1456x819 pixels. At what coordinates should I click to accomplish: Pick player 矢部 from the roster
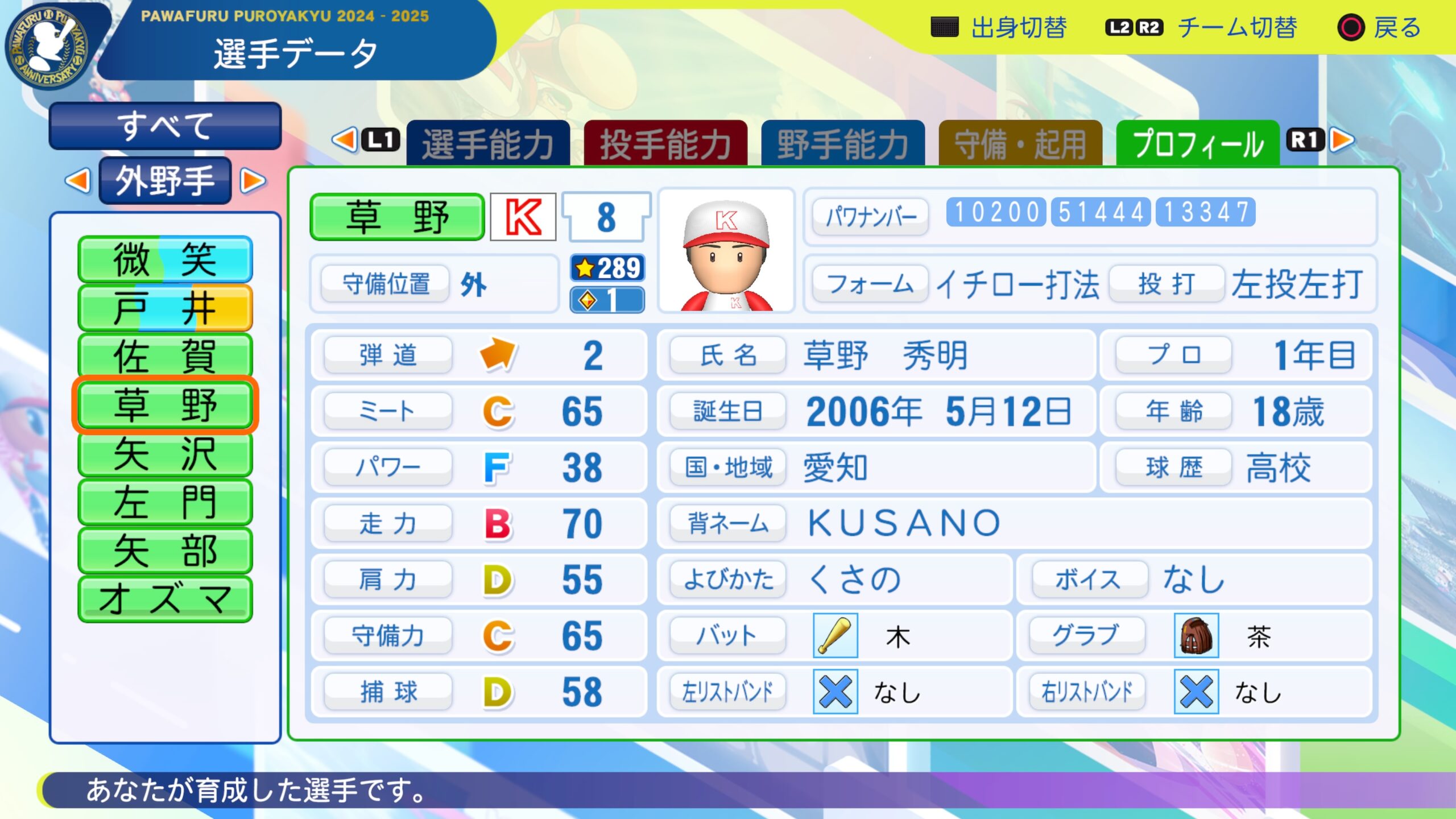[165, 551]
